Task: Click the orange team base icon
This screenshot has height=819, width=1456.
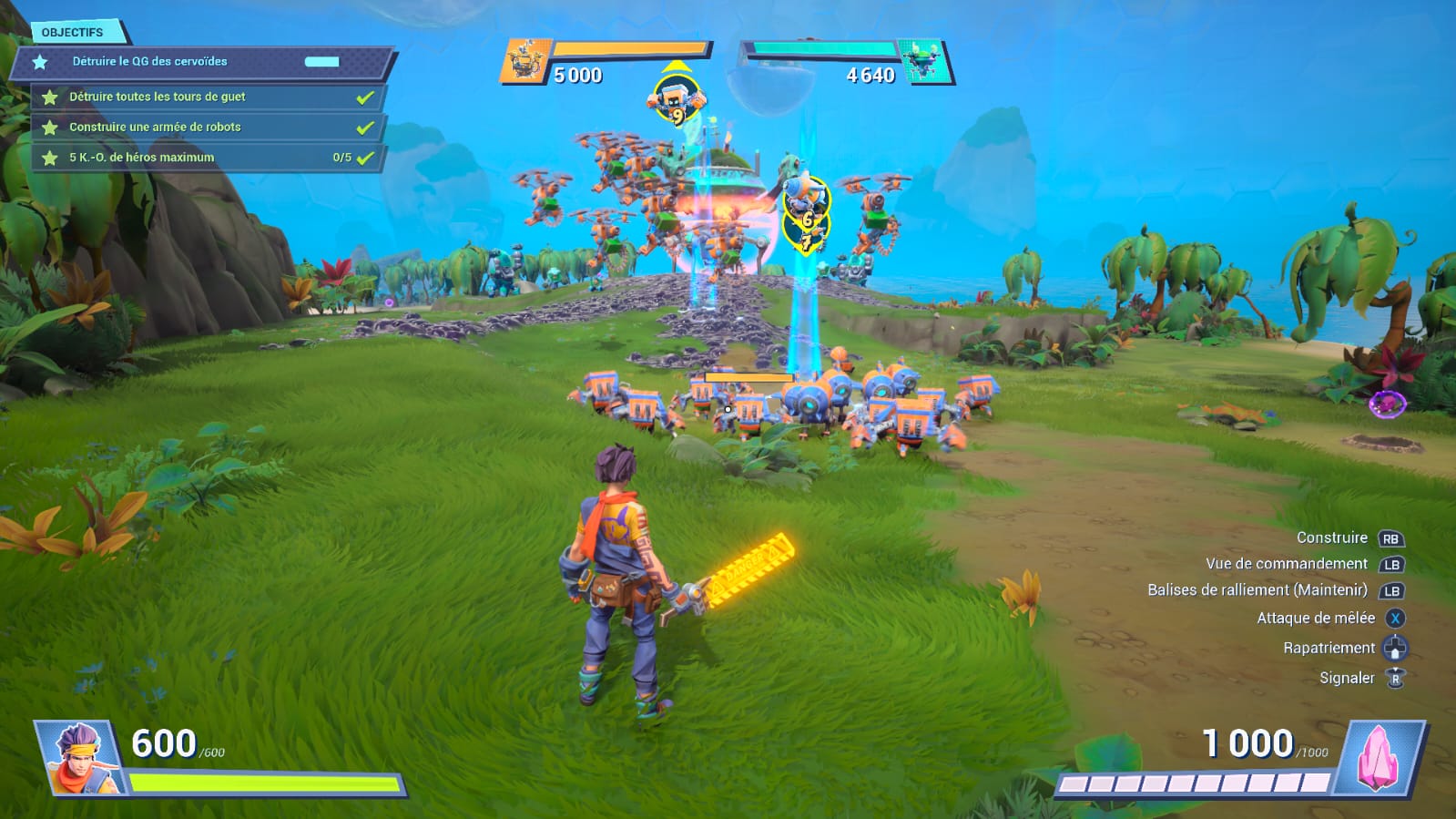Action: [x=525, y=62]
